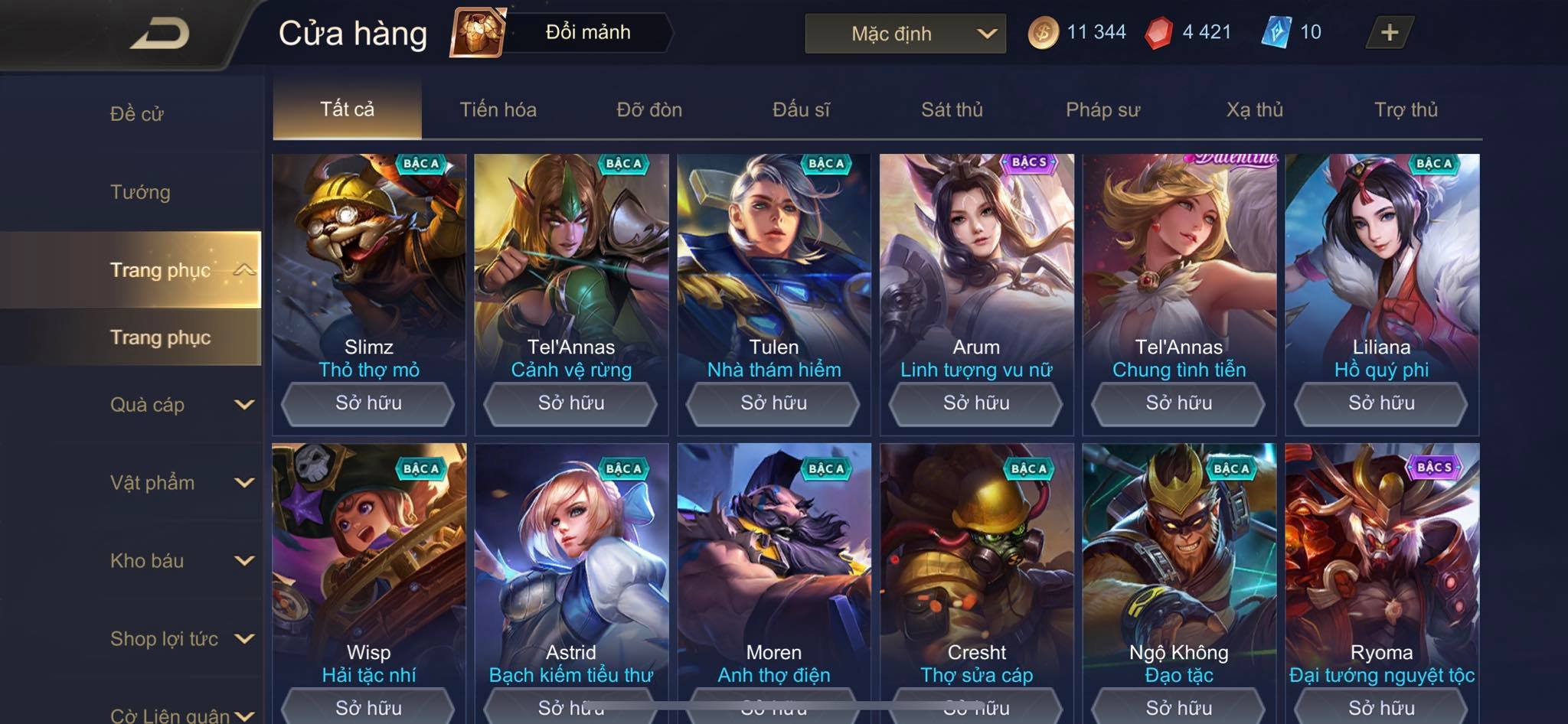This screenshot has width=1568, height=724.
Task: Select the Slimz Thỏ thợ mỏ skin card
Action: coord(368,260)
